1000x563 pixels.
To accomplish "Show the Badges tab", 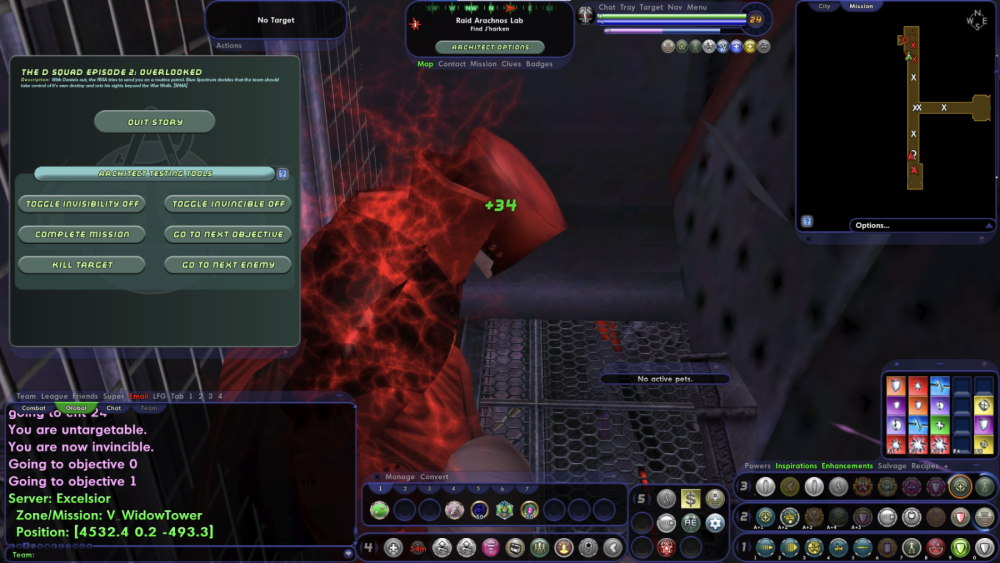I will click(x=539, y=64).
